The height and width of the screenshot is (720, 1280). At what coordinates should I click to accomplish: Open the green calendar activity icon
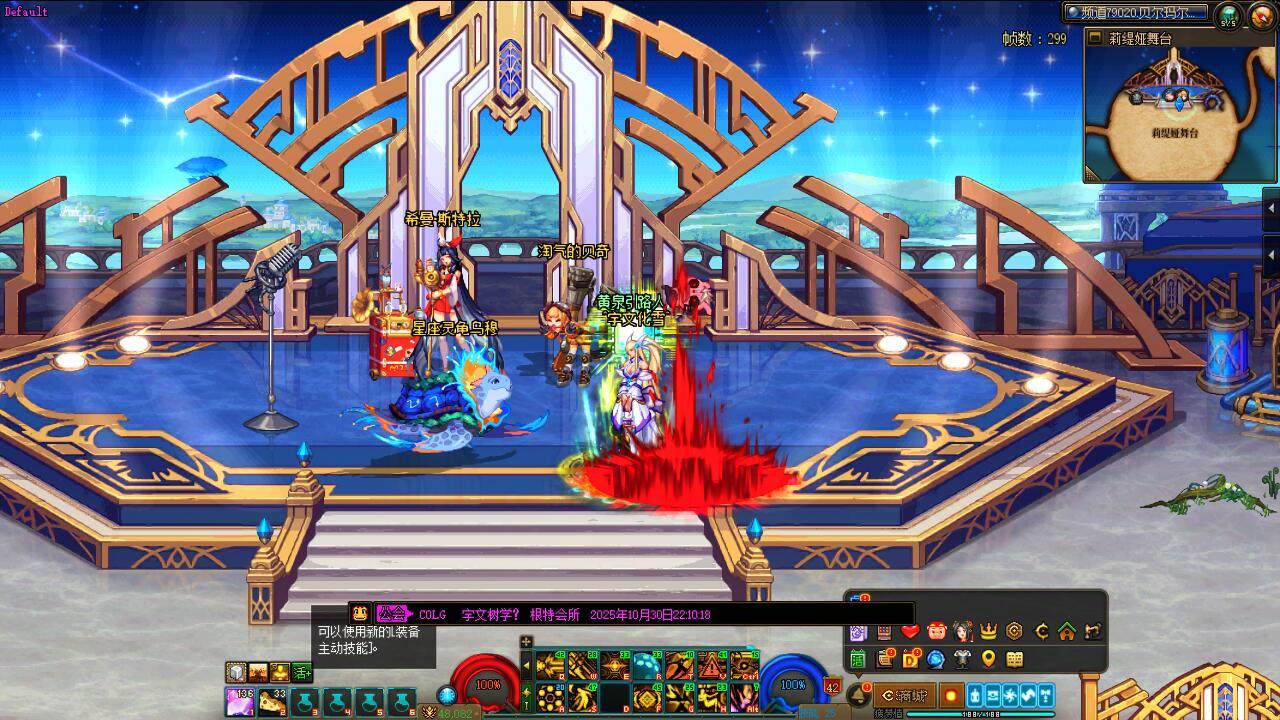click(x=857, y=659)
